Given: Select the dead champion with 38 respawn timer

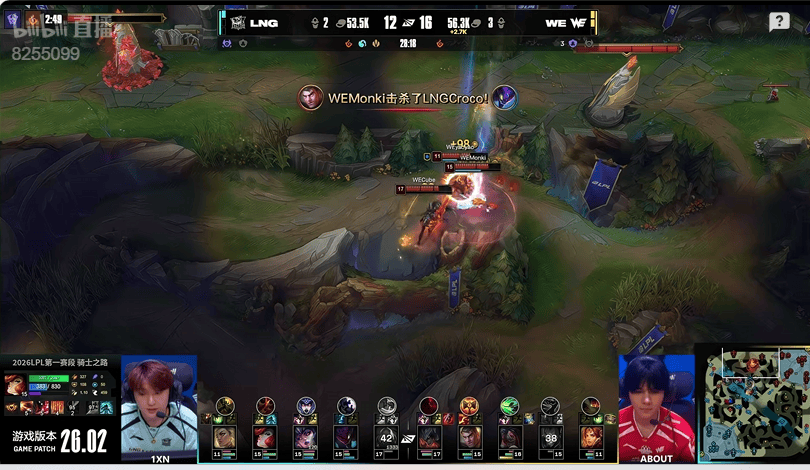Looking at the screenshot, I should tap(550, 437).
